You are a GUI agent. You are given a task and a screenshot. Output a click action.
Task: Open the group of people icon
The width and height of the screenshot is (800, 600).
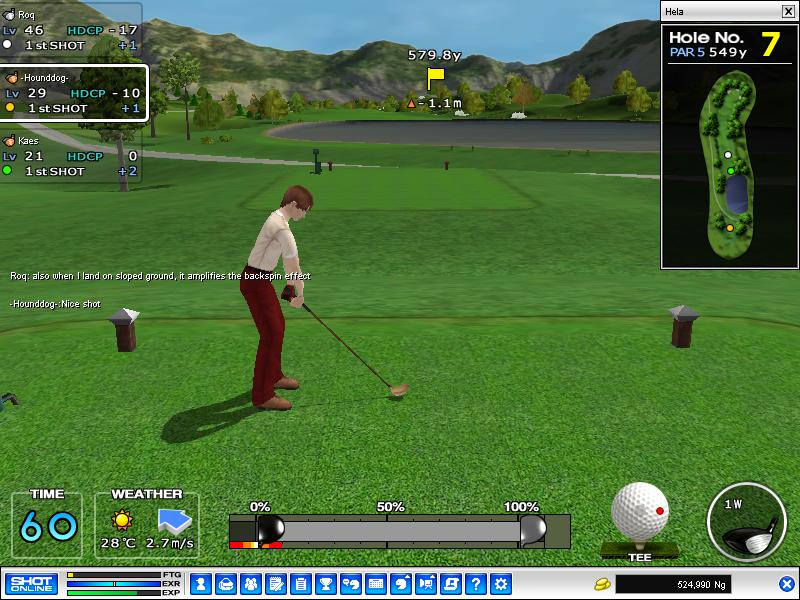point(250,584)
